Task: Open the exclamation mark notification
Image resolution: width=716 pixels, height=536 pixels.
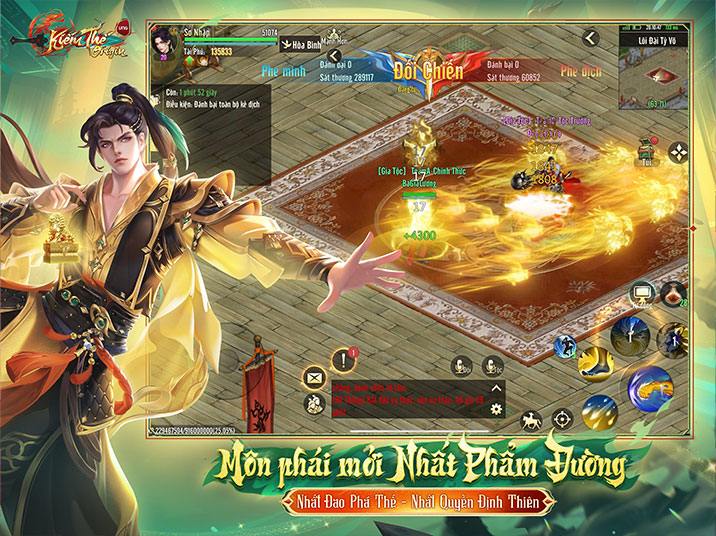Action: click(344, 359)
